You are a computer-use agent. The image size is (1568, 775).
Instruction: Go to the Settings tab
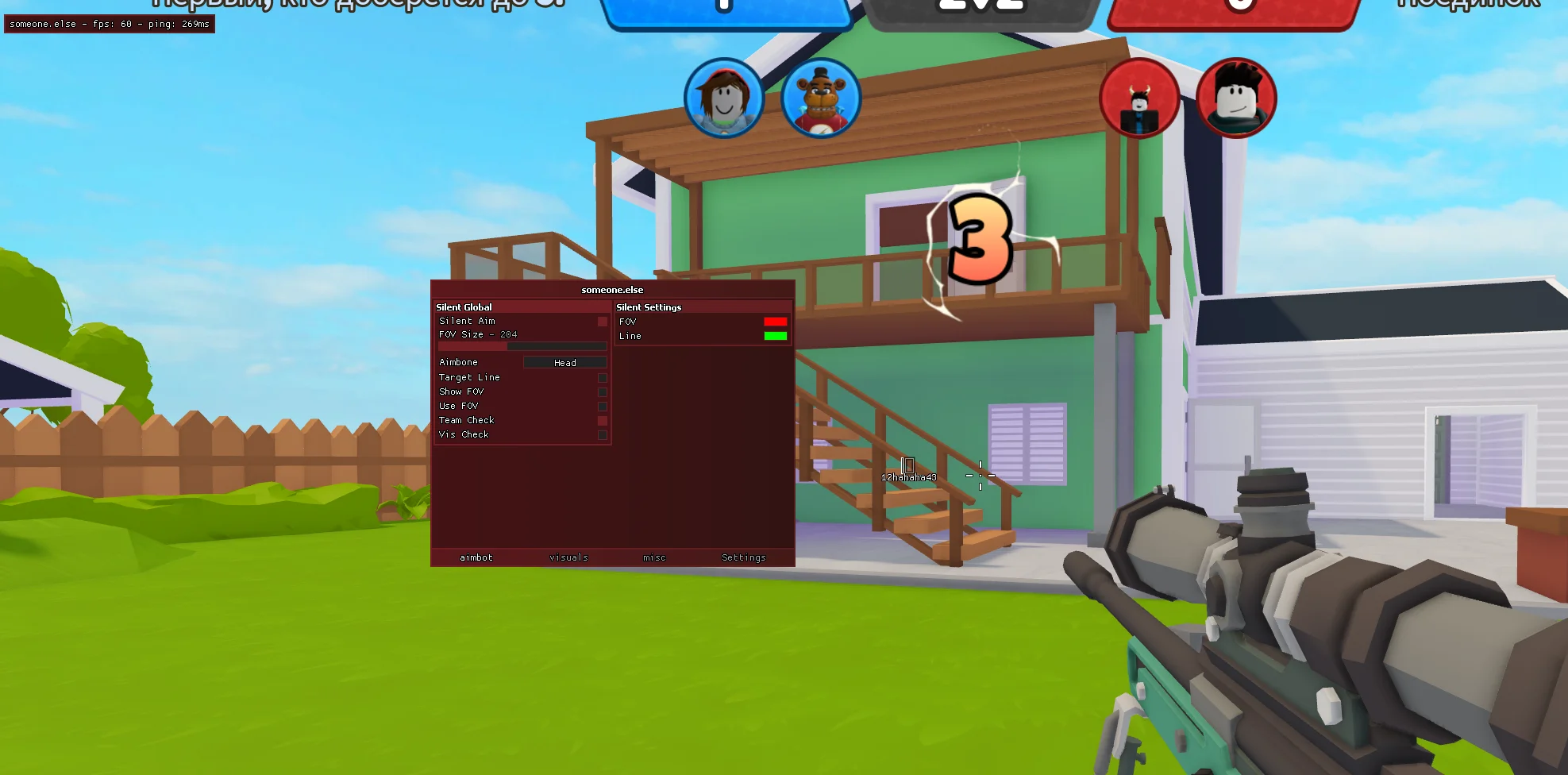point(743,557)
